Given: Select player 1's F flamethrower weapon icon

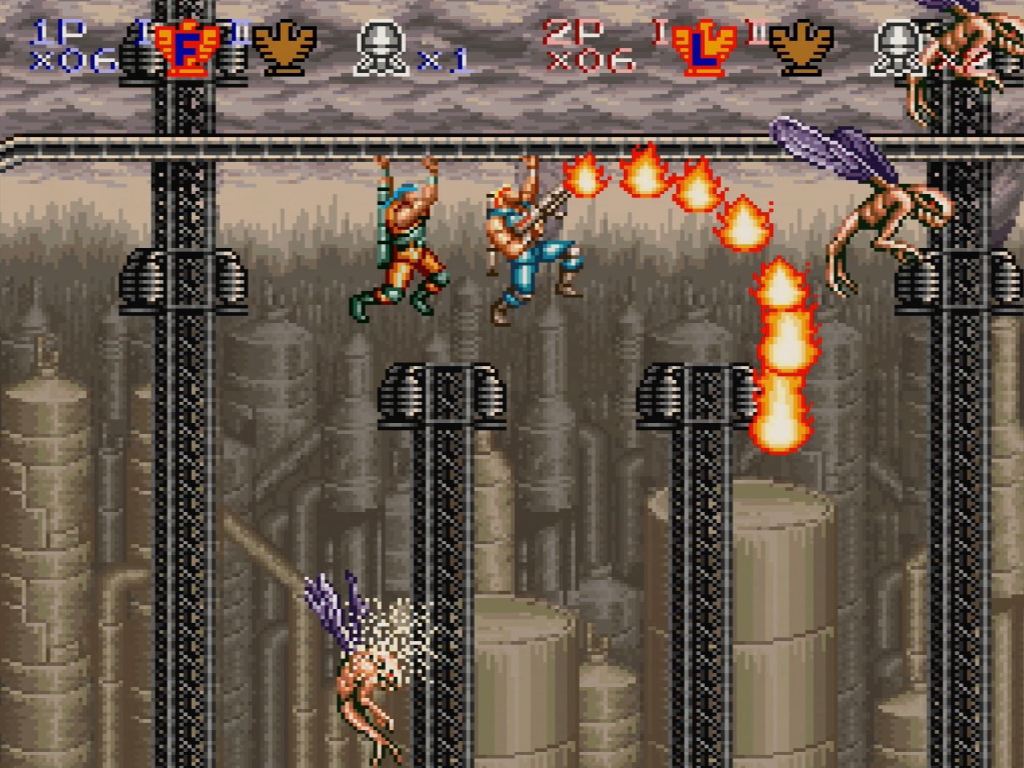Looking at the screenshot, I should pos(186,48).
